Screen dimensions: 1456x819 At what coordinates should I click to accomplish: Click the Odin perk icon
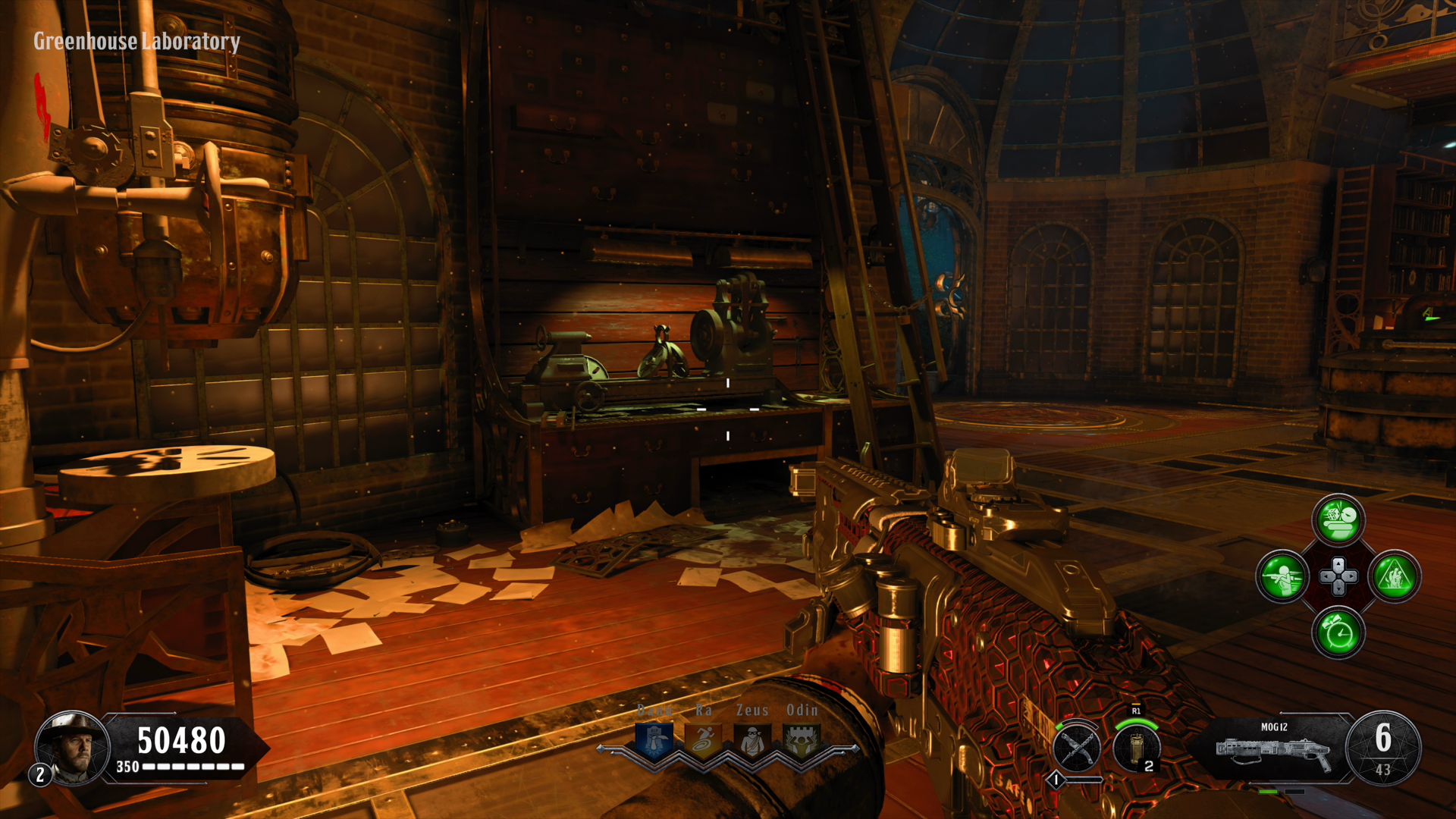[801, 739]
